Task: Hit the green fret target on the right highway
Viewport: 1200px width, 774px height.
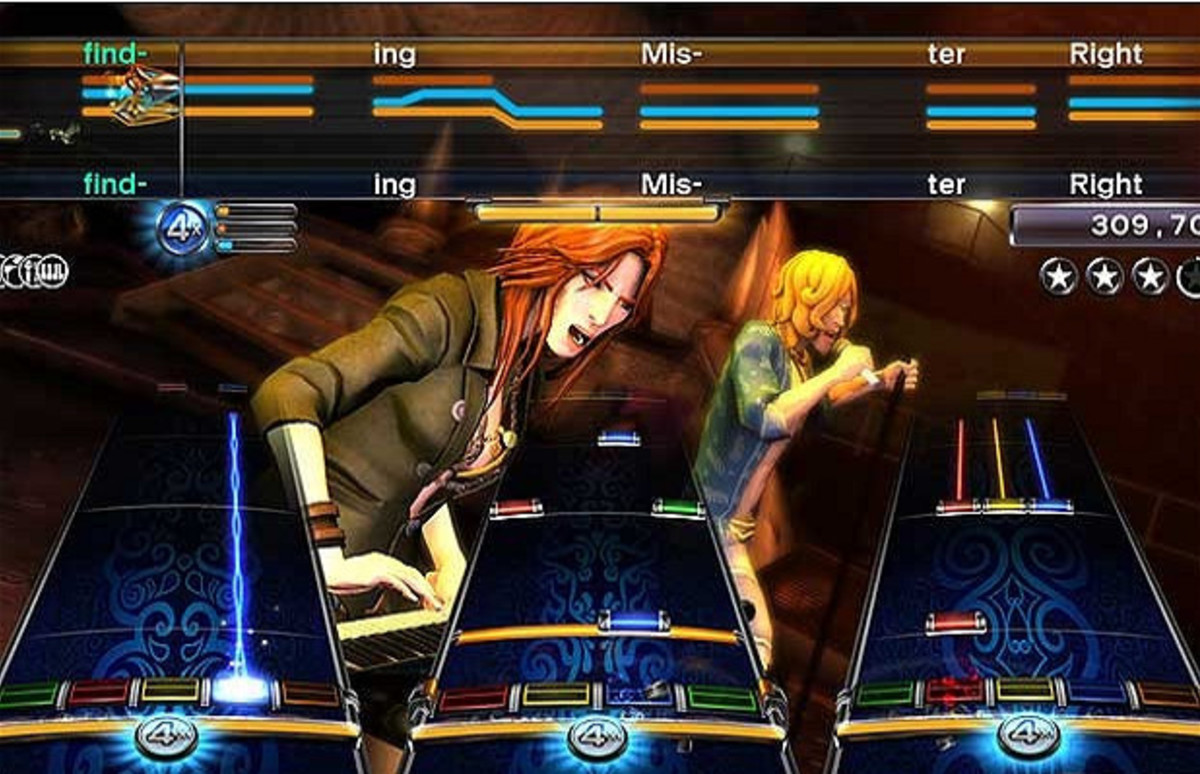Action: pos(885,693)
